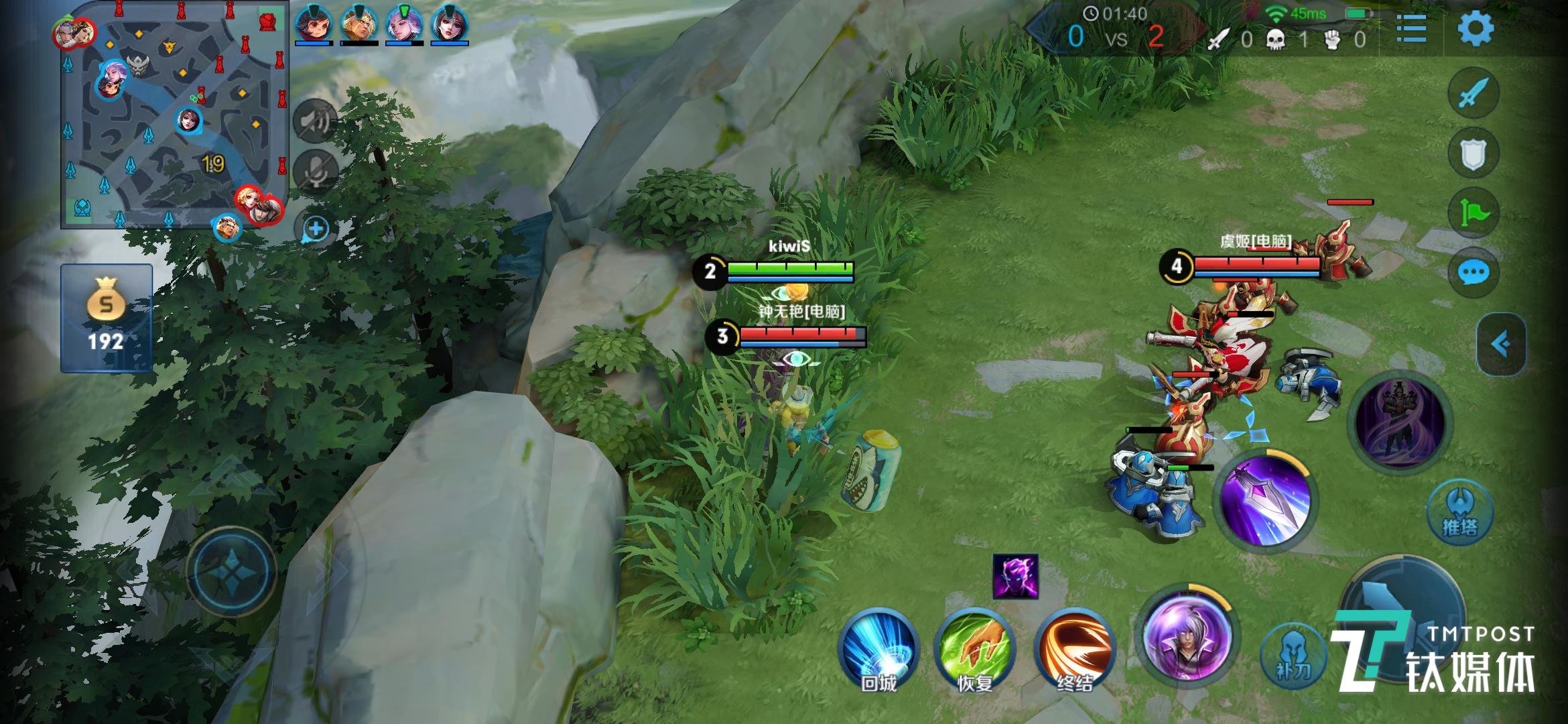Open the settings gear menu

(1476, 28)
